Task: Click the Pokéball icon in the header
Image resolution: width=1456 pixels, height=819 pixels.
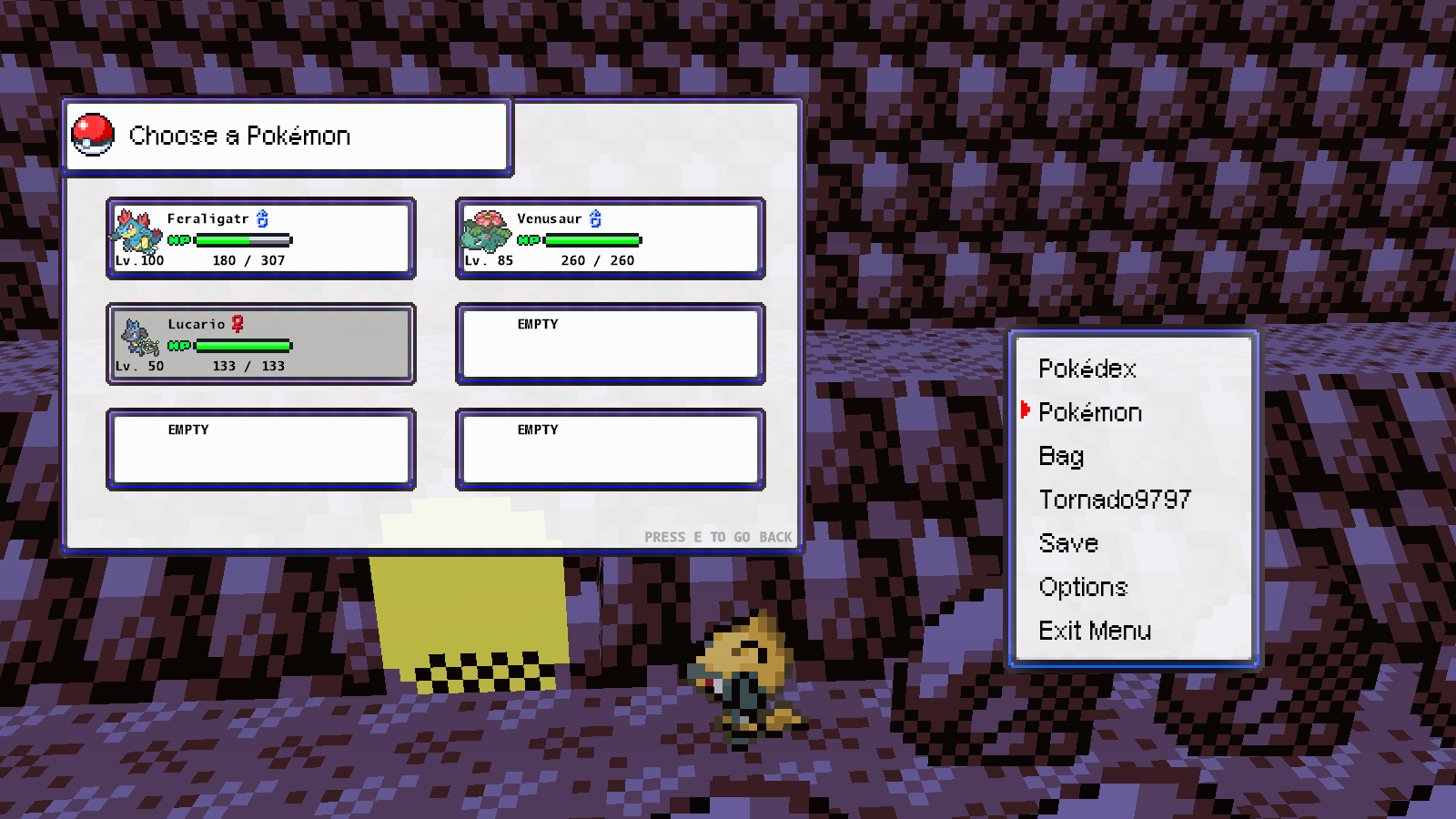Action: (94, 134)
